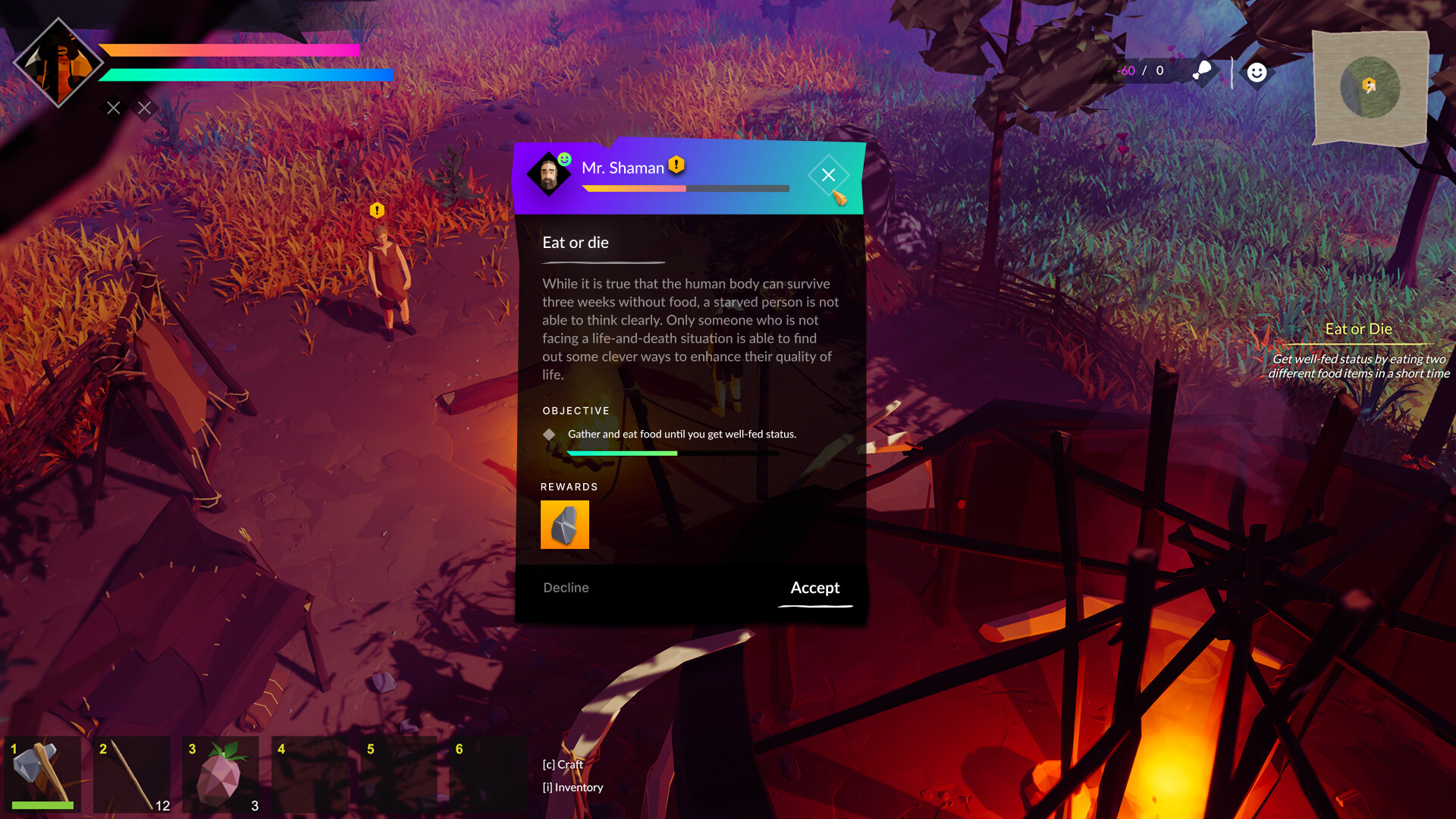This screenshot has height=819, width=1456.
Task: Click the first X status icon below health bars
Action: click(112, 108)
